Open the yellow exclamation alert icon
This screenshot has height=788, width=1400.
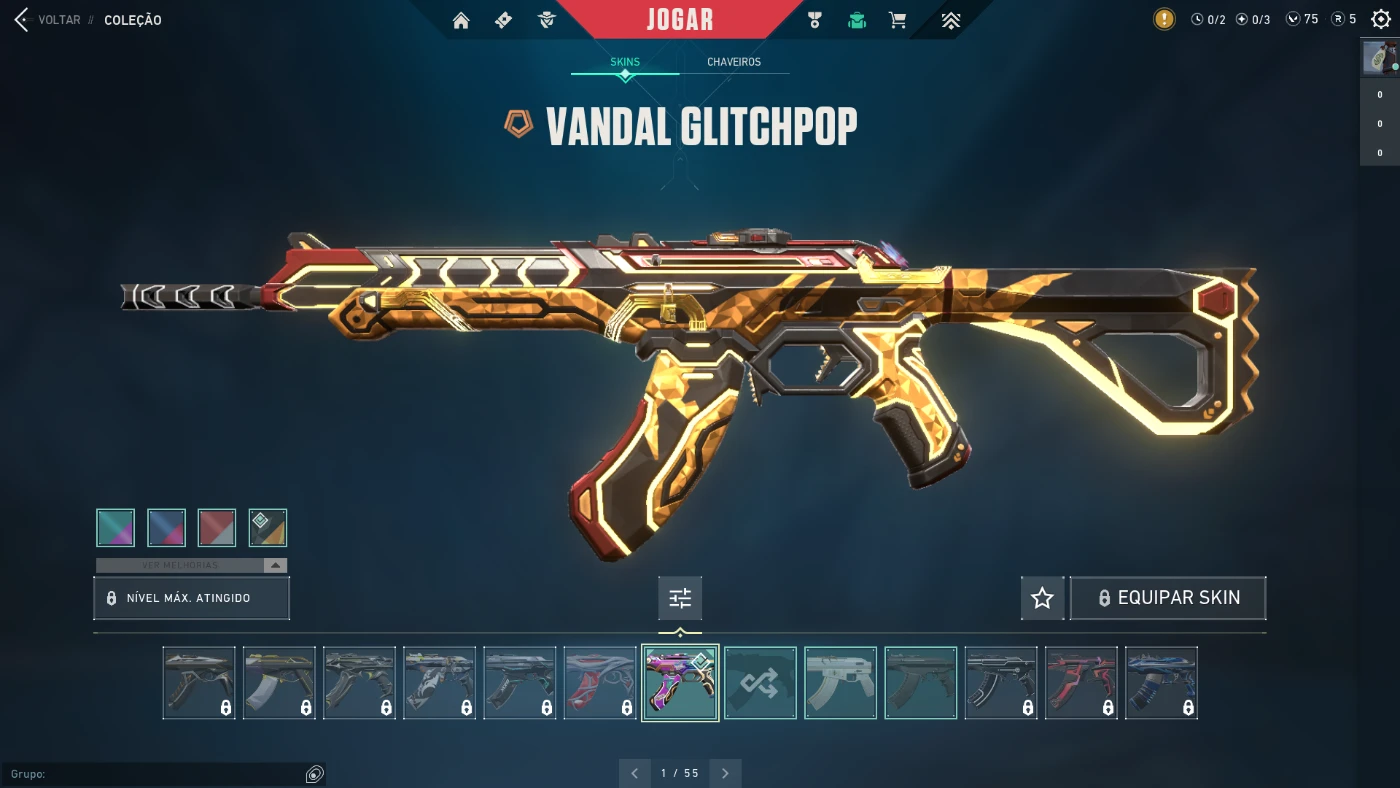[x=1164, y=19]
